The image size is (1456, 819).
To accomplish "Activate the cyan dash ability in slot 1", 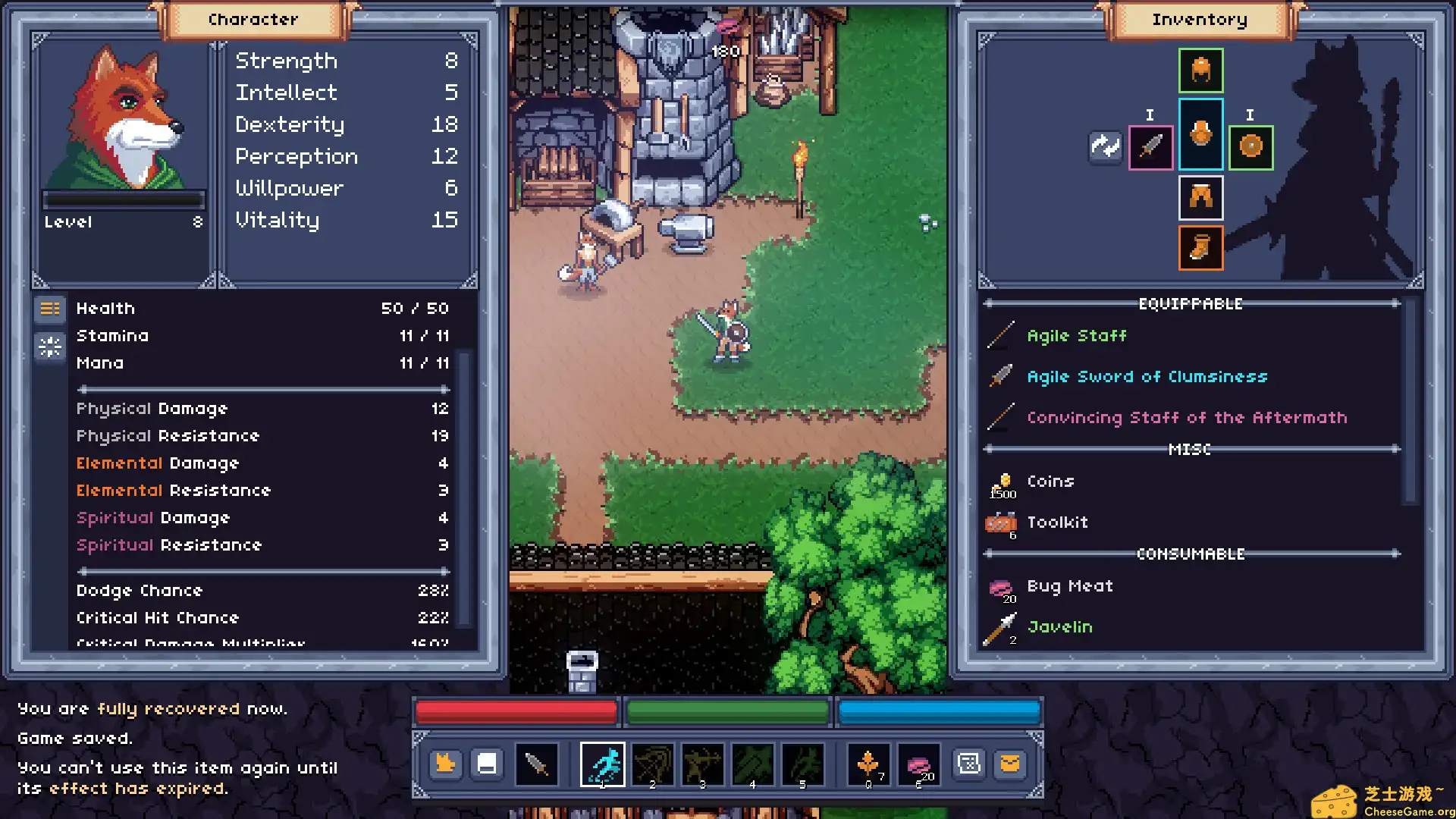I will (602, 764).
